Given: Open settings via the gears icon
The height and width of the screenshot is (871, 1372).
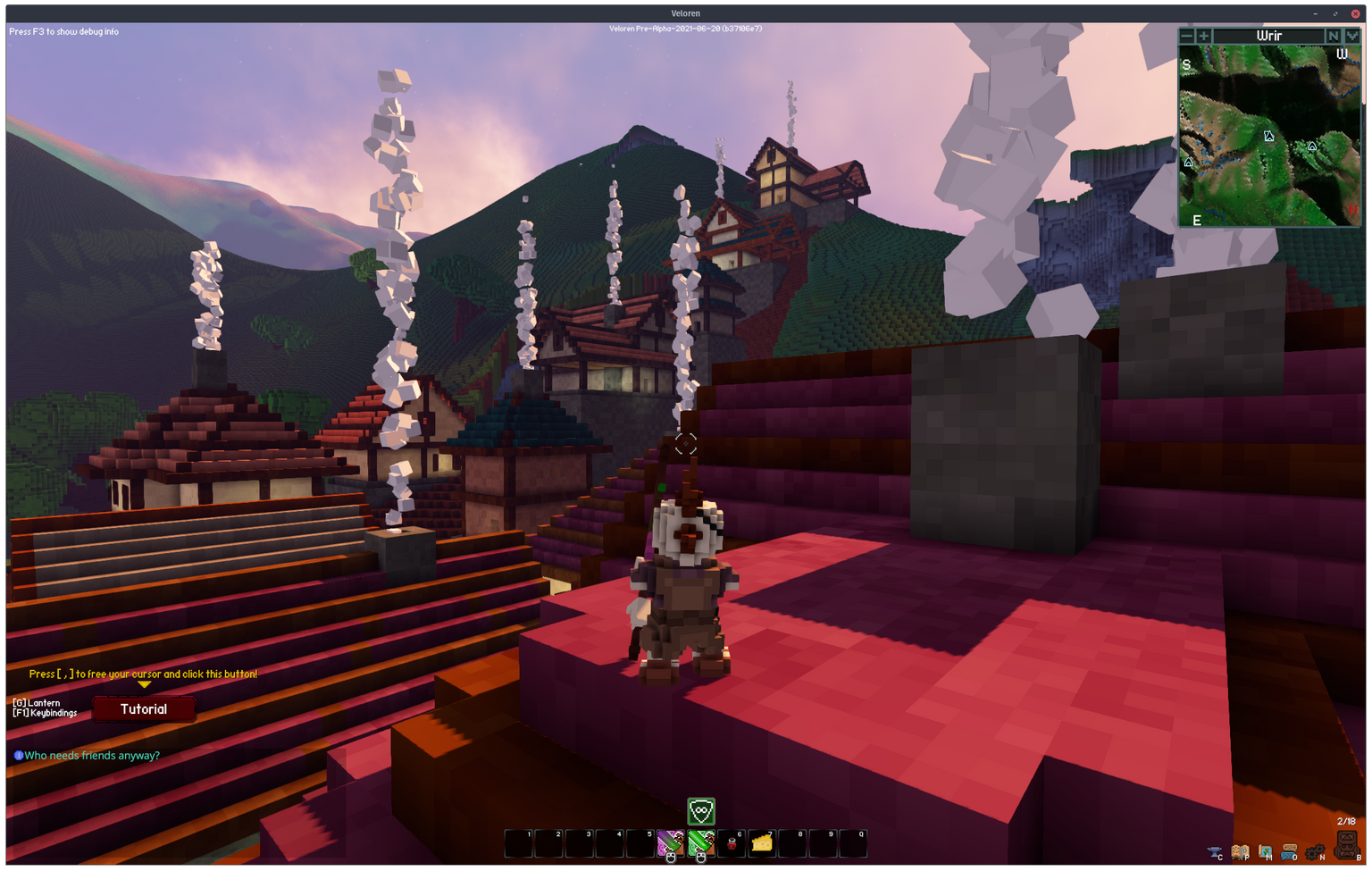Looking at the screenshot, I should click(1315, 852).
